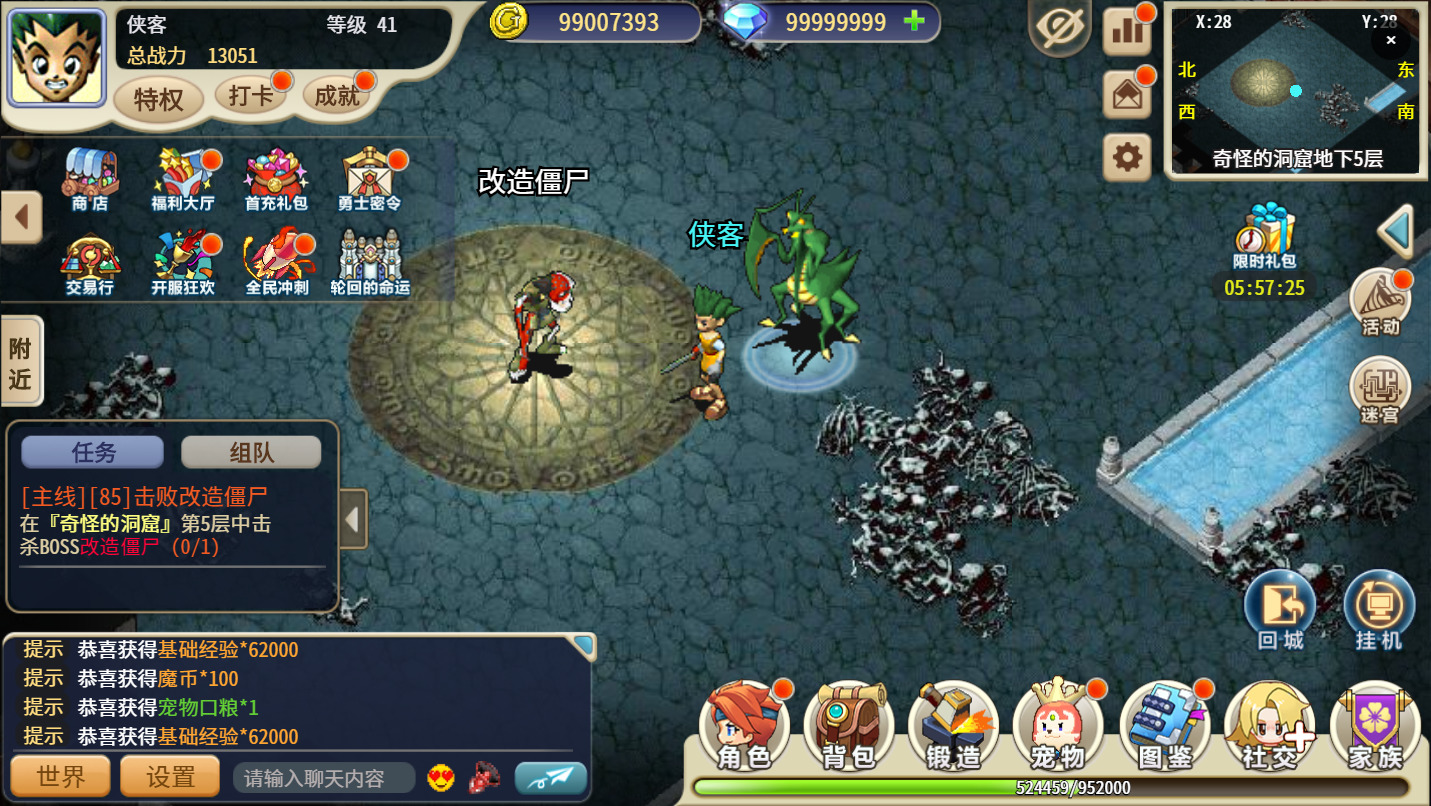Screen dimensions: 1431x806
Task: Open the 迷宫 maze feature
Action: (1379, 390)
